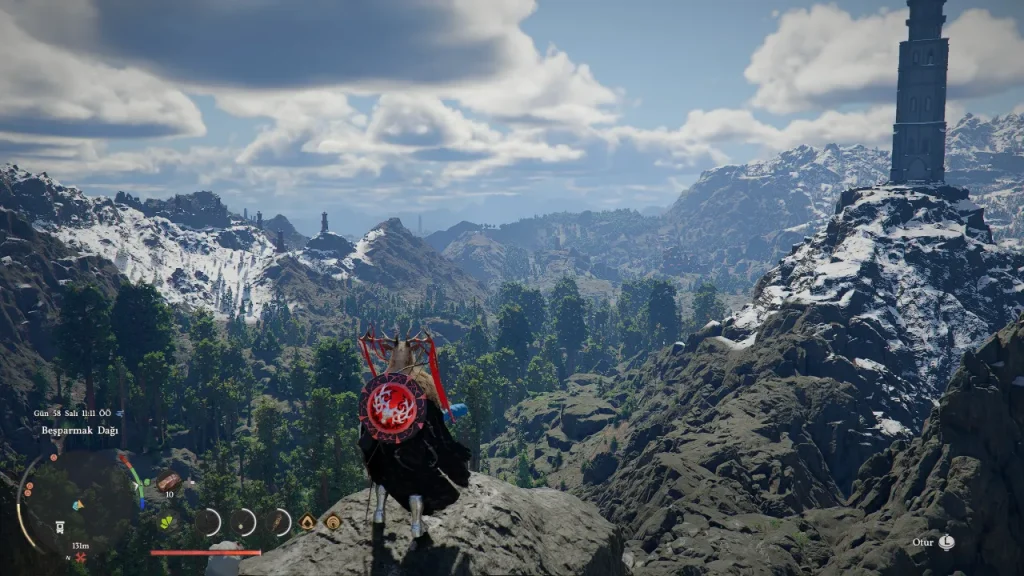Select the white tower marker on minimap

60,527
